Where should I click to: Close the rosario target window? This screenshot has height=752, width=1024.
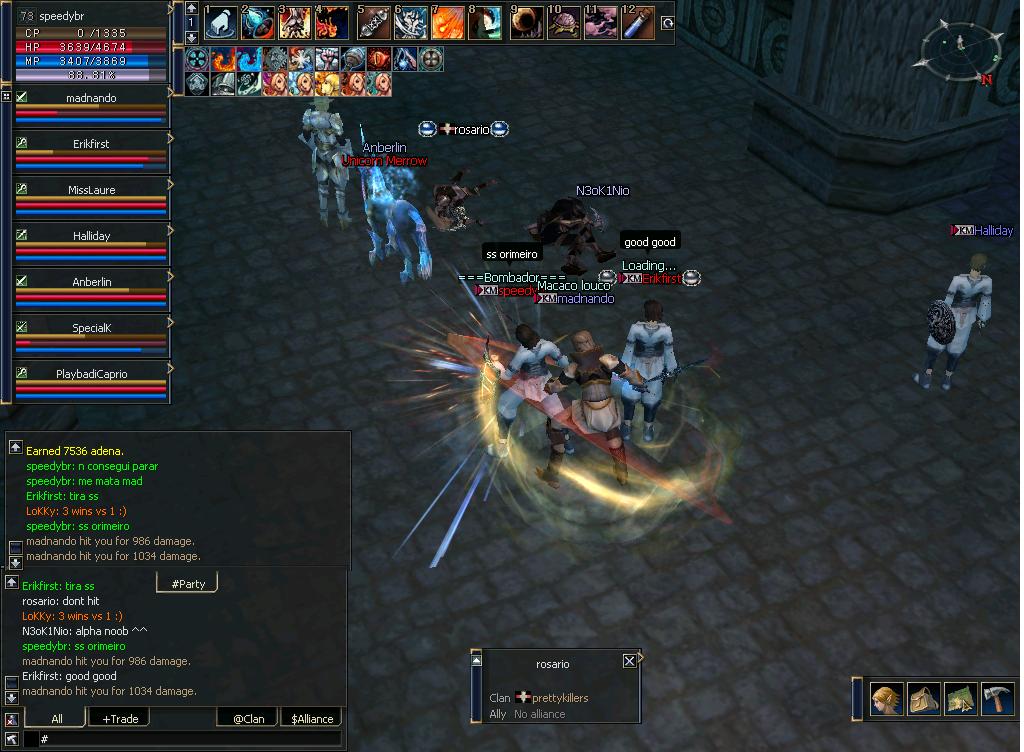[x=629, y=661]
